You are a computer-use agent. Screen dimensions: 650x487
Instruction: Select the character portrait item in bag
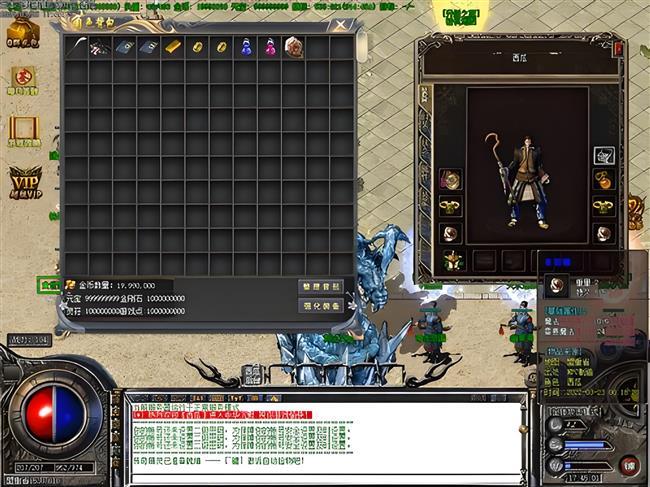point(293,47)
